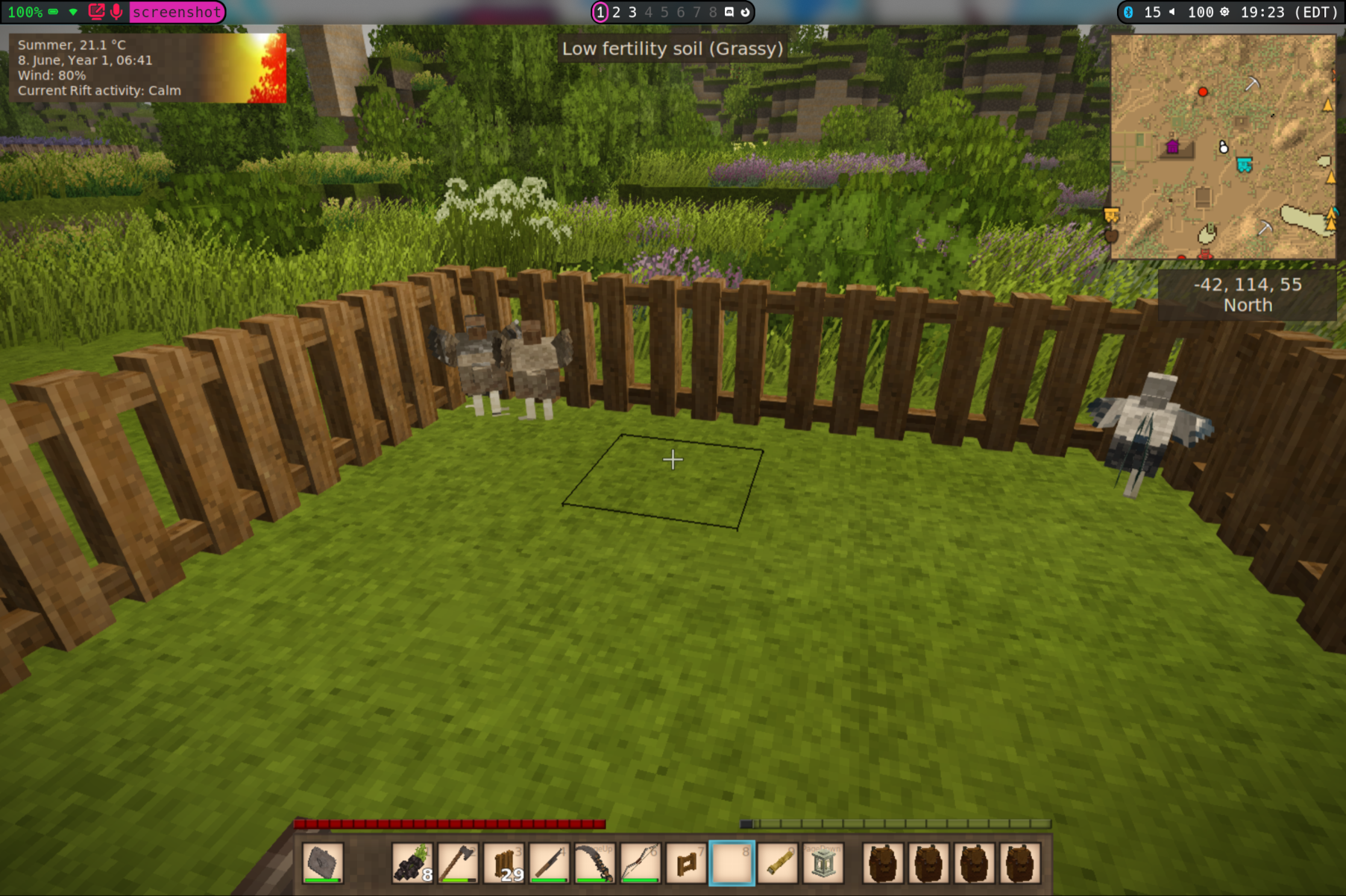
Task: Toggle the microphone icon in status bar
Action: [116, 12]
